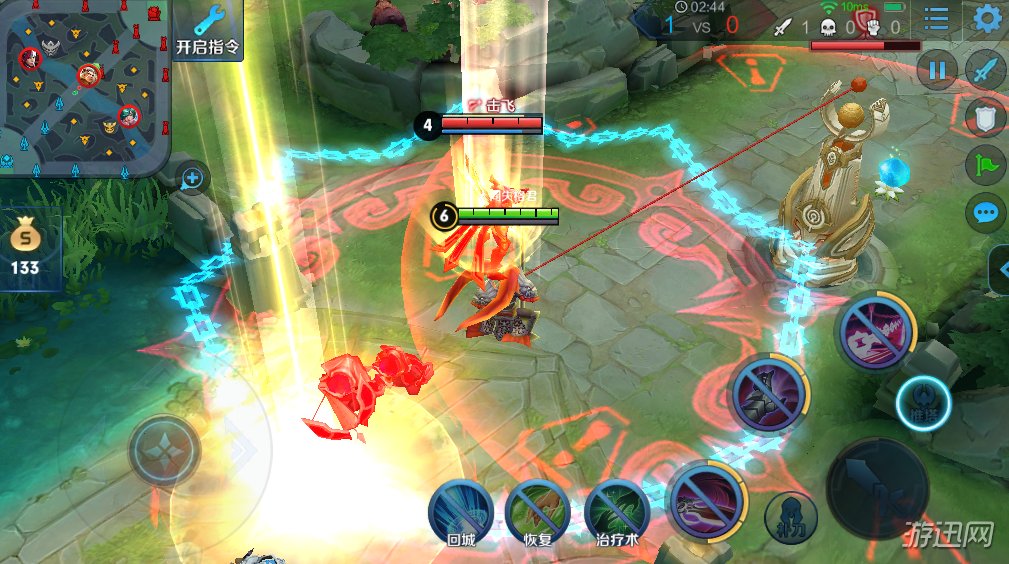Open the scoreboard list icon
The height and width of the screenshot is (564, 1009).
point(937,19)
